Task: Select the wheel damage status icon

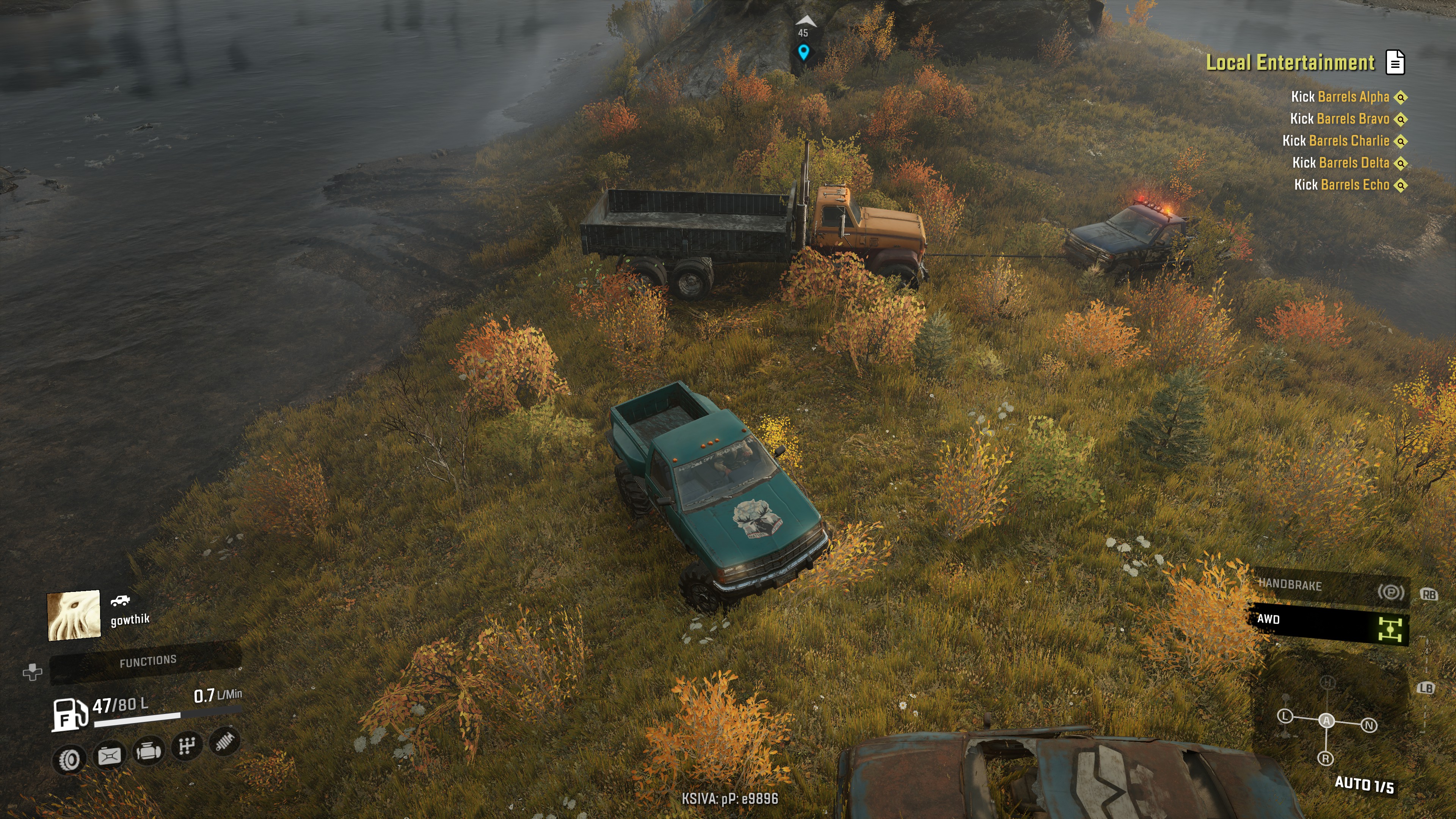Action: 69,759
